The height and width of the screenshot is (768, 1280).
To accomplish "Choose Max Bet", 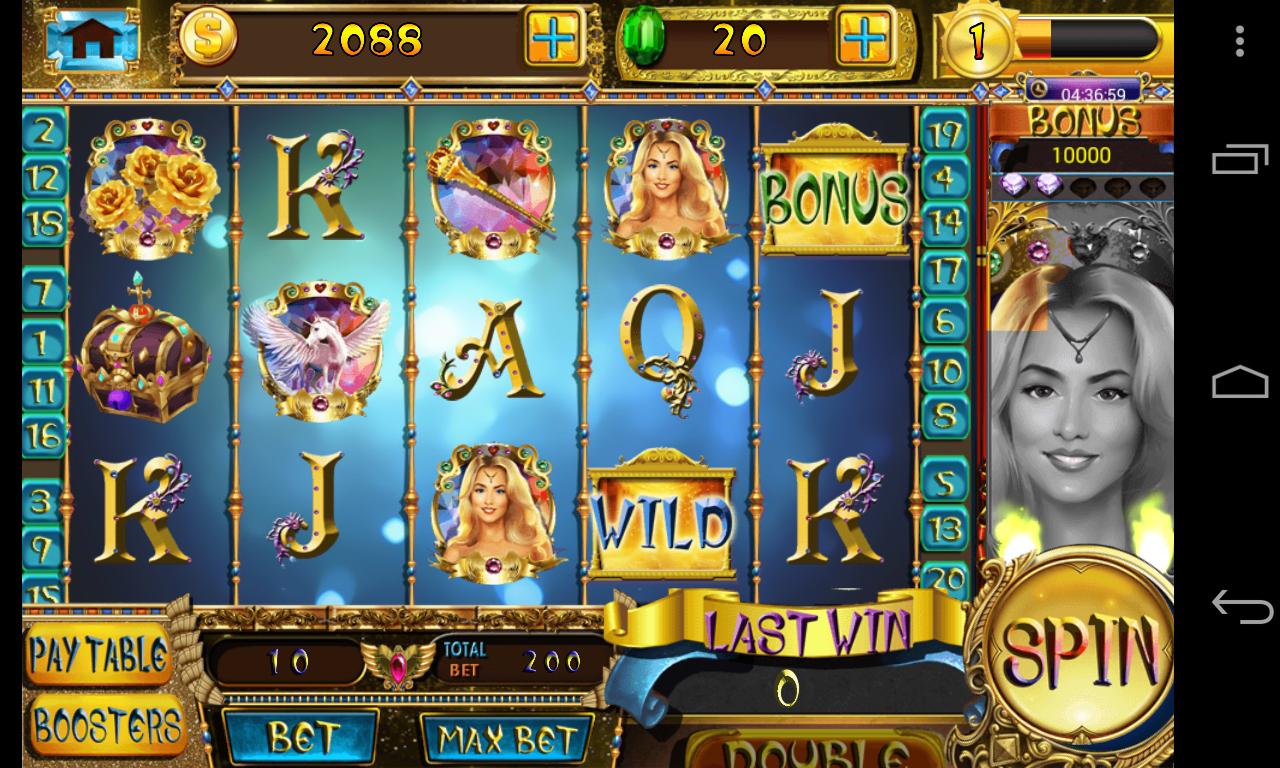I will [x=508, y=740].
